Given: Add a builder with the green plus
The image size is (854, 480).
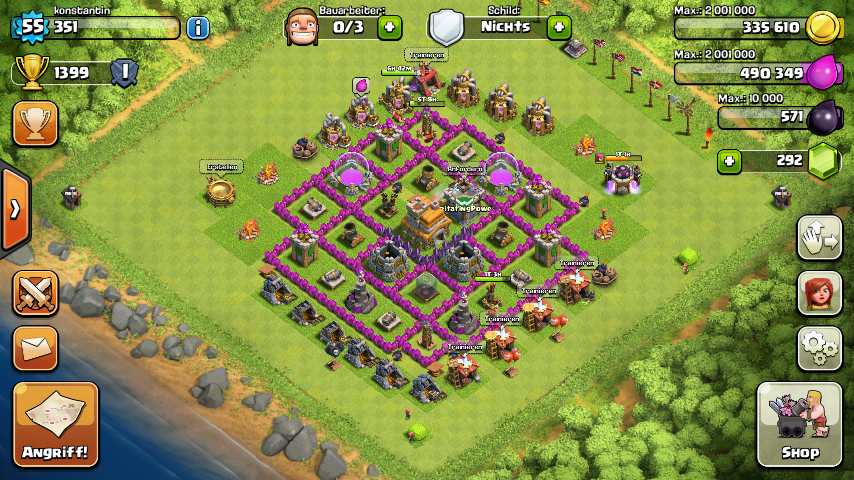Looking at the screenshot, I should click(x=389, y=27).
